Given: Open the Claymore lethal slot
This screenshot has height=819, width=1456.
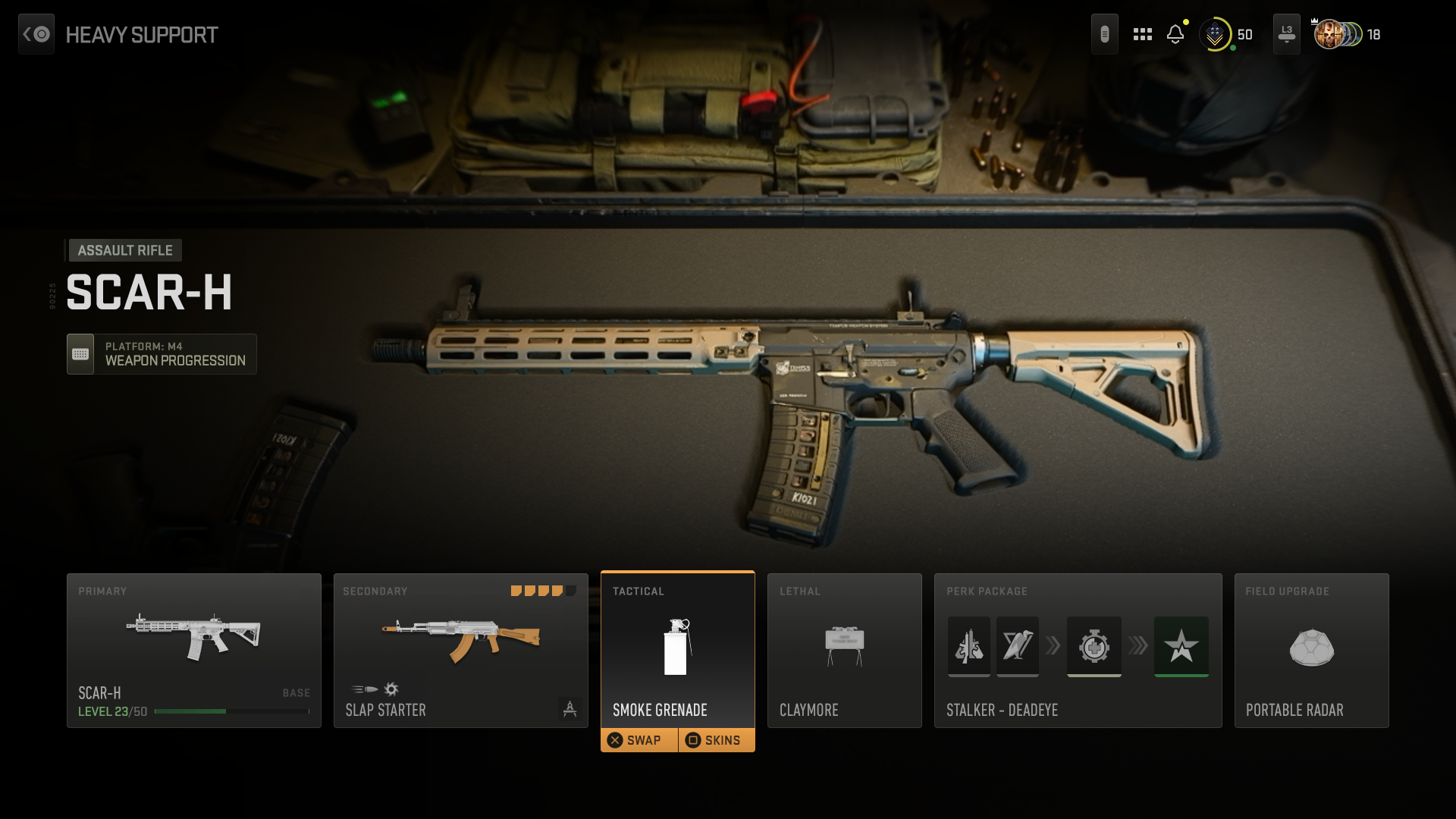Looking at the screenshot, I should (844, 650).
